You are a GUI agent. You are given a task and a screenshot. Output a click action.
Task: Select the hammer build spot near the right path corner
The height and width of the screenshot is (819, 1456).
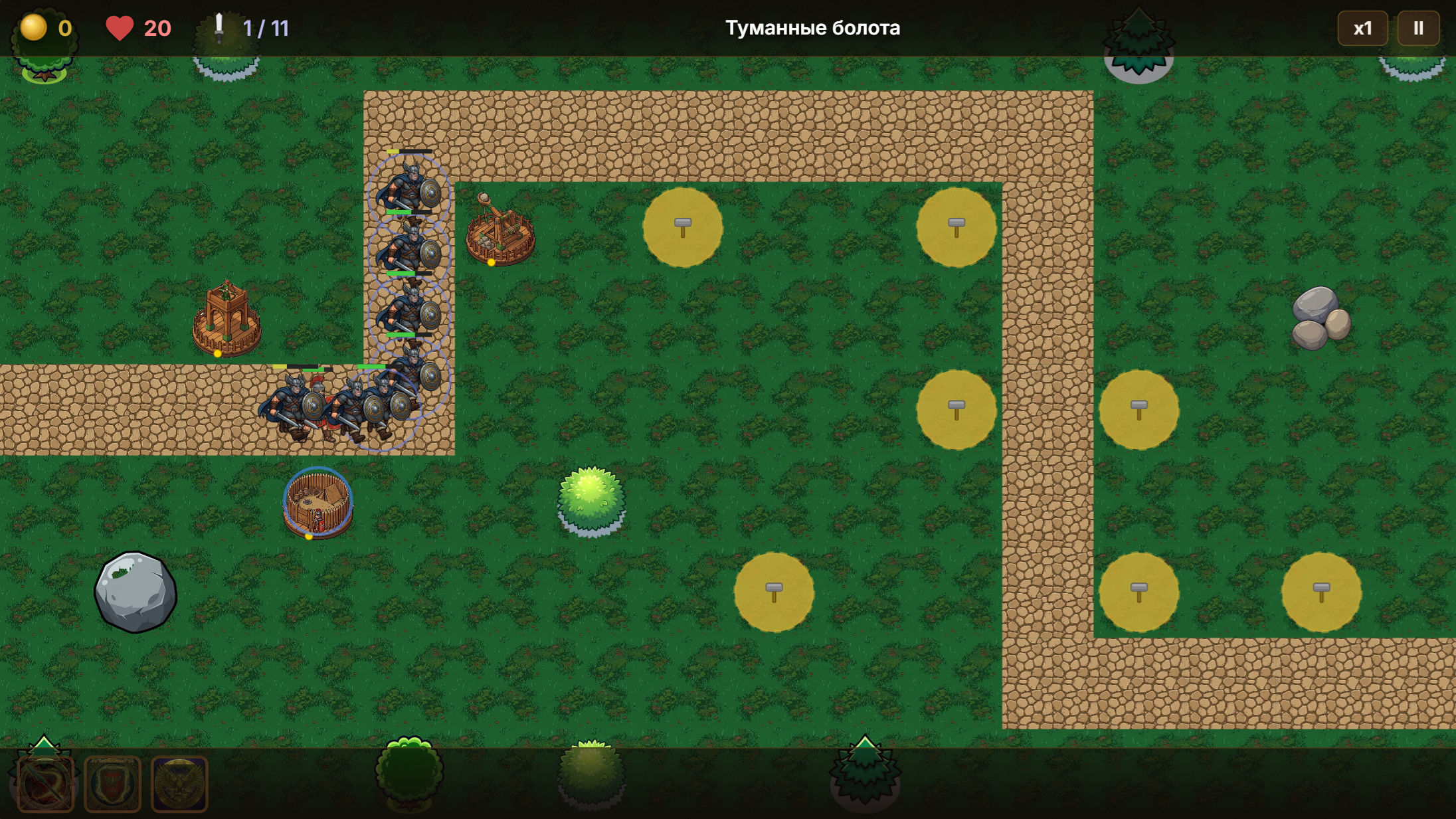click(x=955, y=228)
